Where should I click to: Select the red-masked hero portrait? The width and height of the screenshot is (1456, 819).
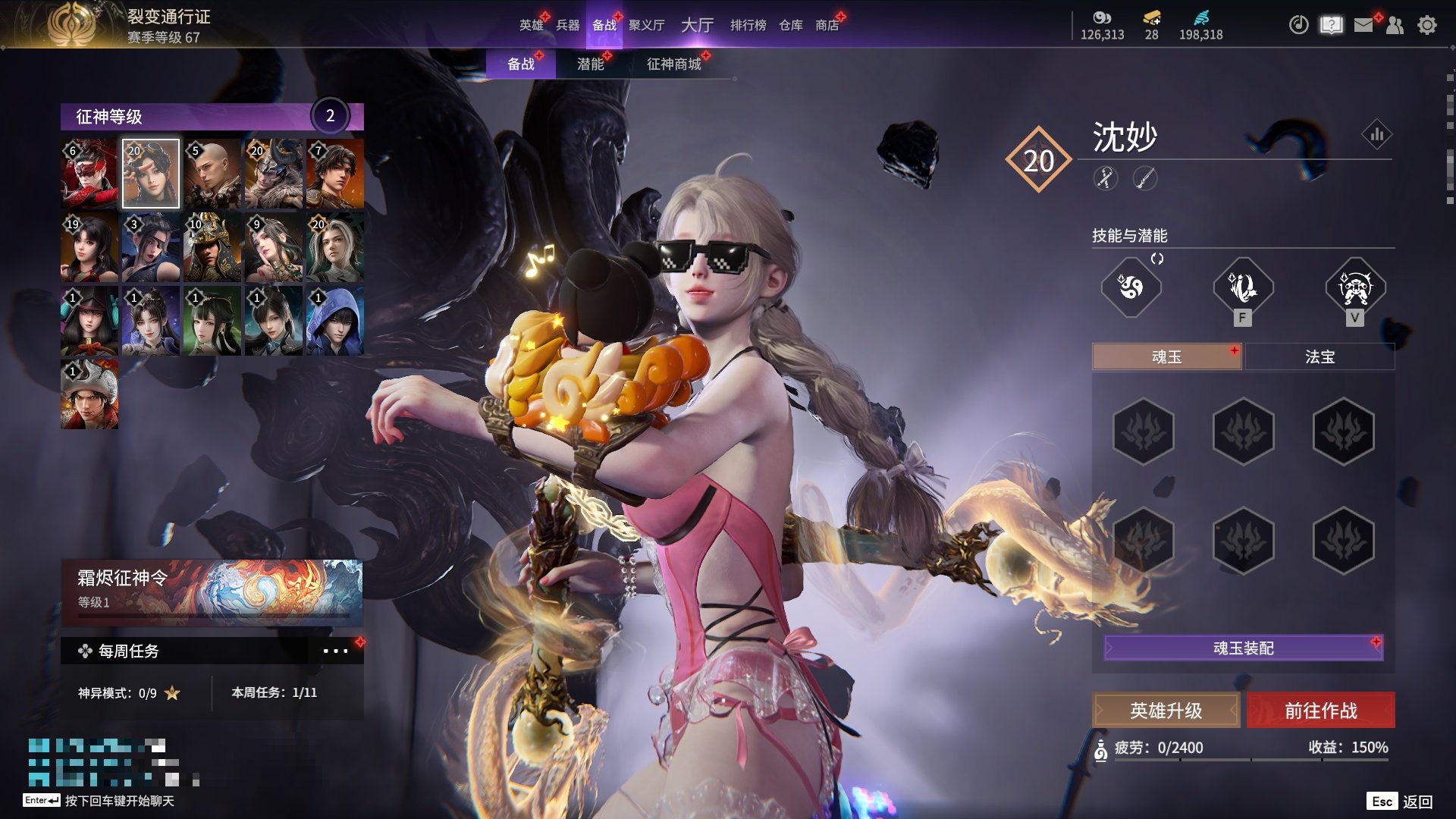89,174
